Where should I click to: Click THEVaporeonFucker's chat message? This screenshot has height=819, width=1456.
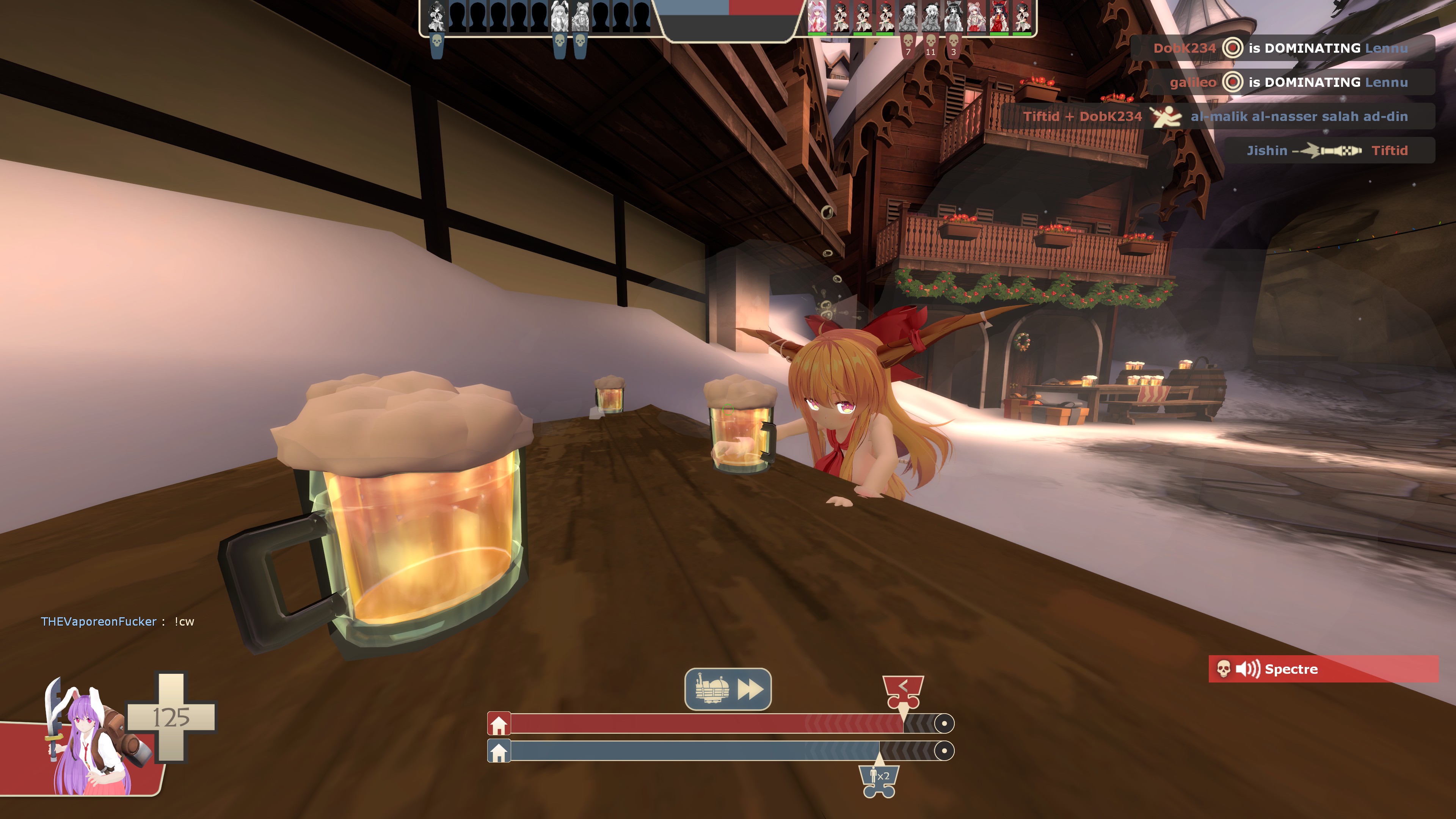(118, 622)
